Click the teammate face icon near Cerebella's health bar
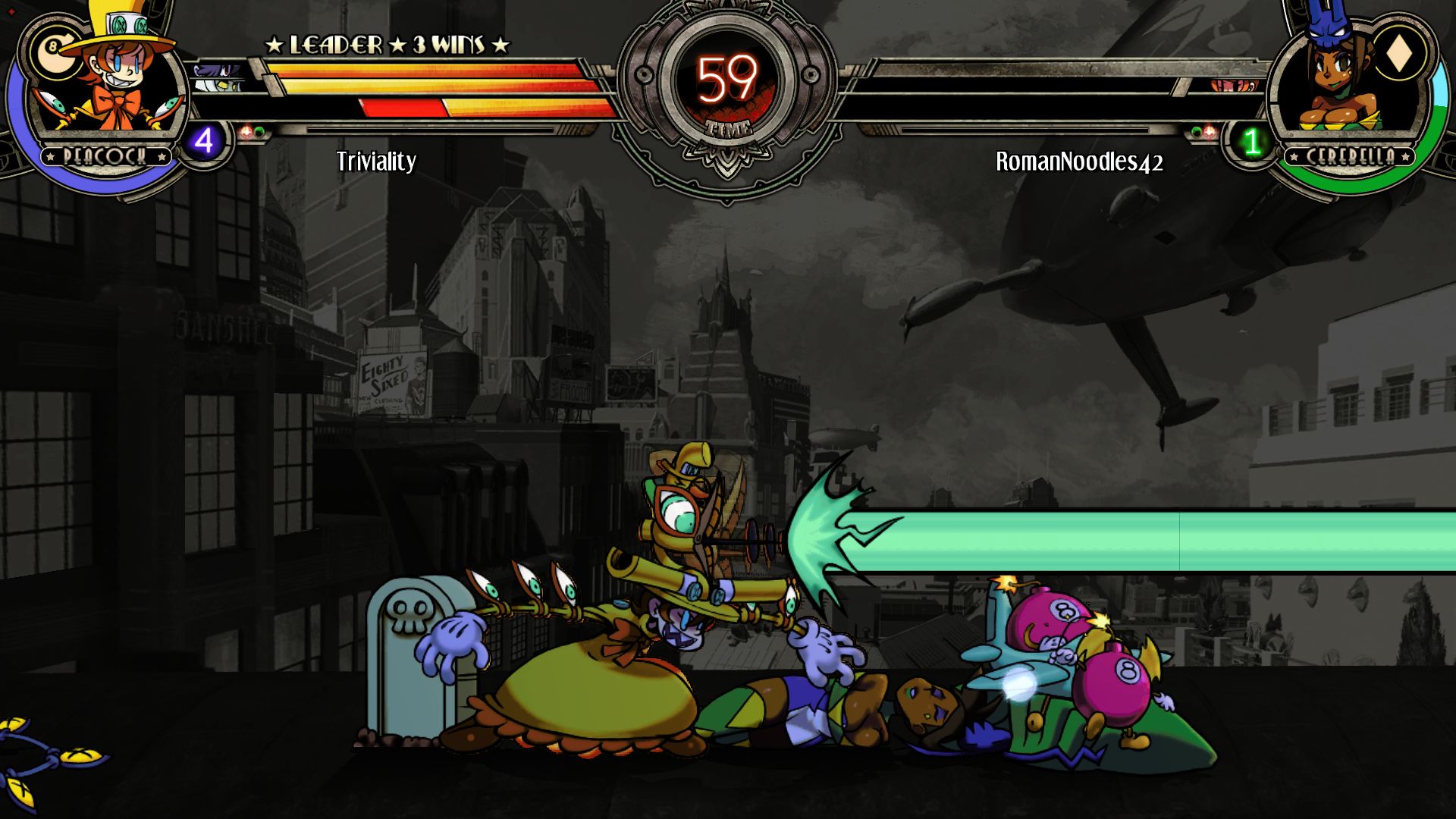The width and height of the screenshot is (1456, 819). 1232,86
